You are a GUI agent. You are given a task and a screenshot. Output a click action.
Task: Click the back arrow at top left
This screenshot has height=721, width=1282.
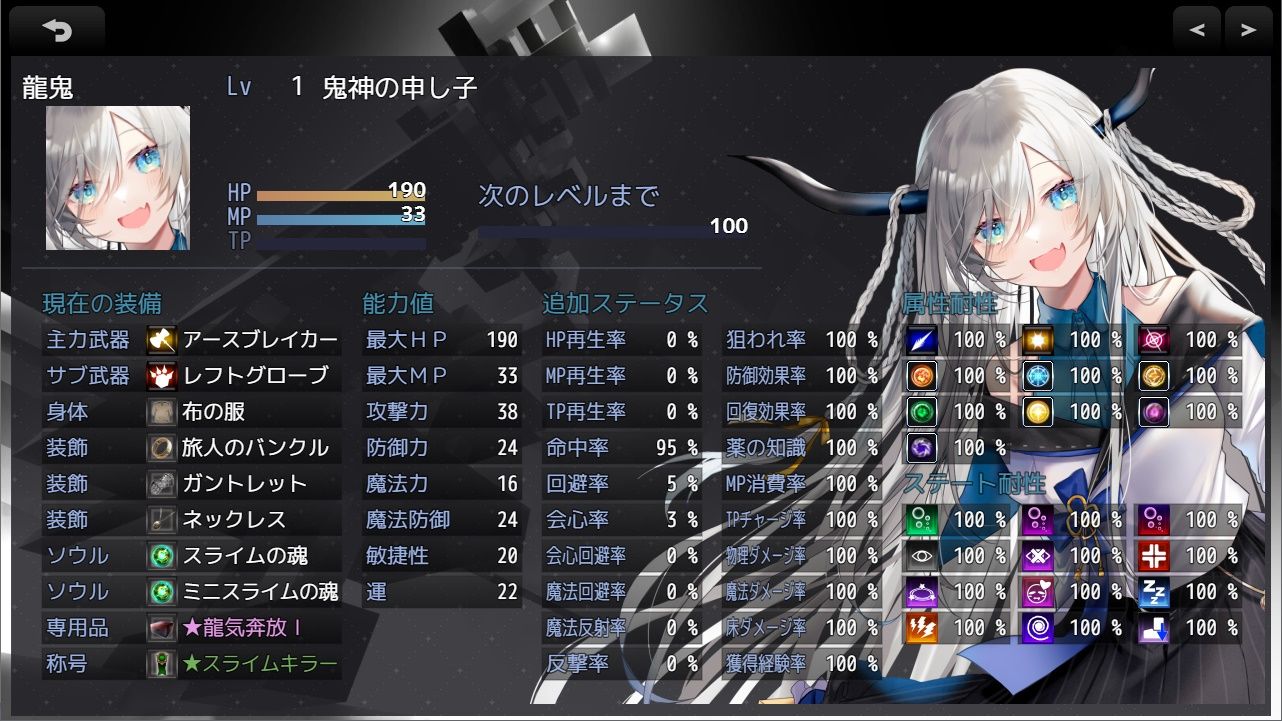click(58, 28)
